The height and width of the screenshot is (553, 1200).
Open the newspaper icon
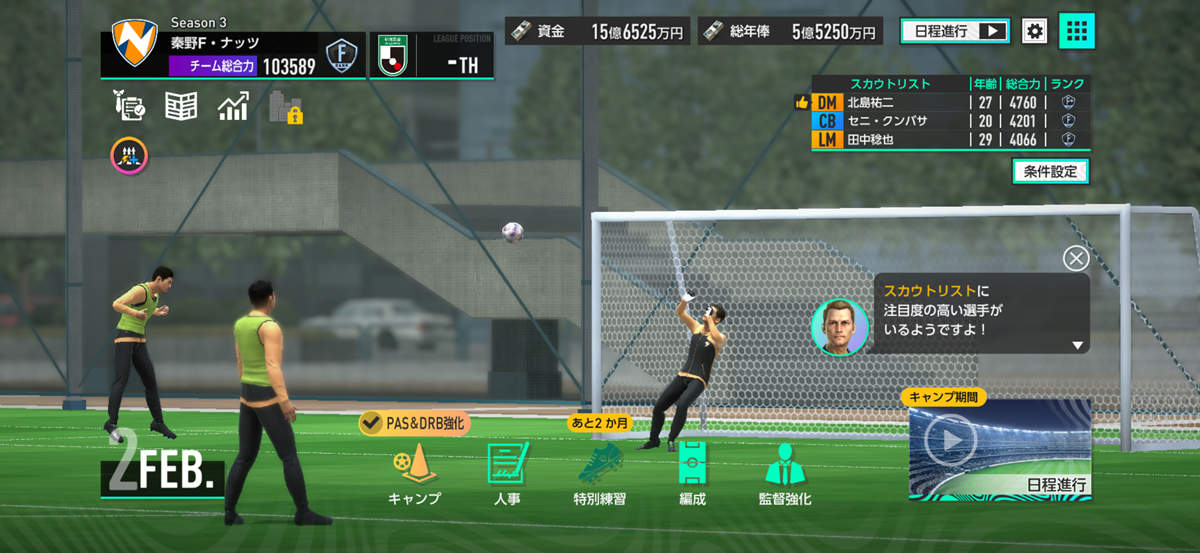[x=181, y=106]
